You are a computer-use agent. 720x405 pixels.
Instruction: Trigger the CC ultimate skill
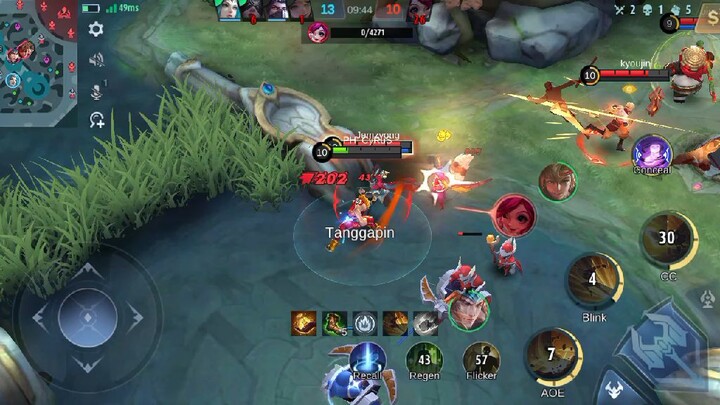[668, 240]
